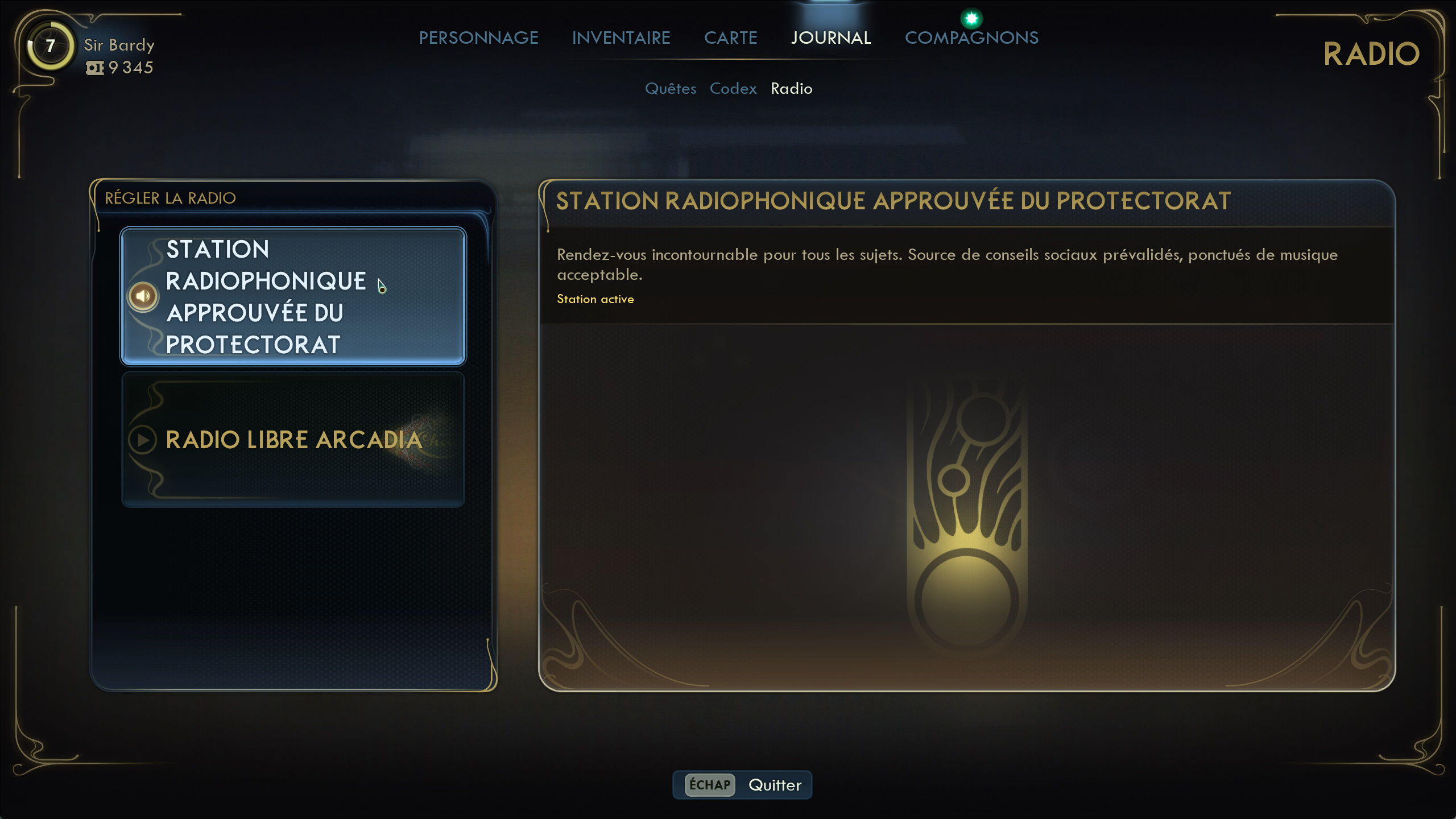Select the Radio sub-tab
Image resolution: width=1456 pixels, height=819 pixels.
point(791,89)
